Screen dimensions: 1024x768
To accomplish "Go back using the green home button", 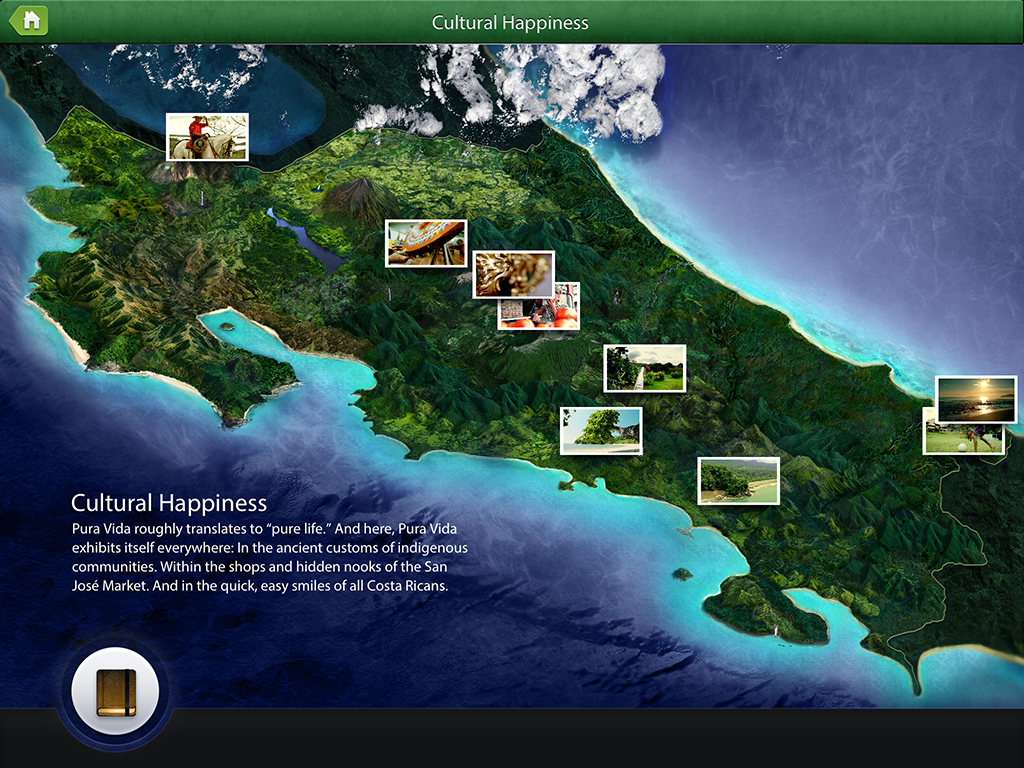I will click(x=30, y=21).
